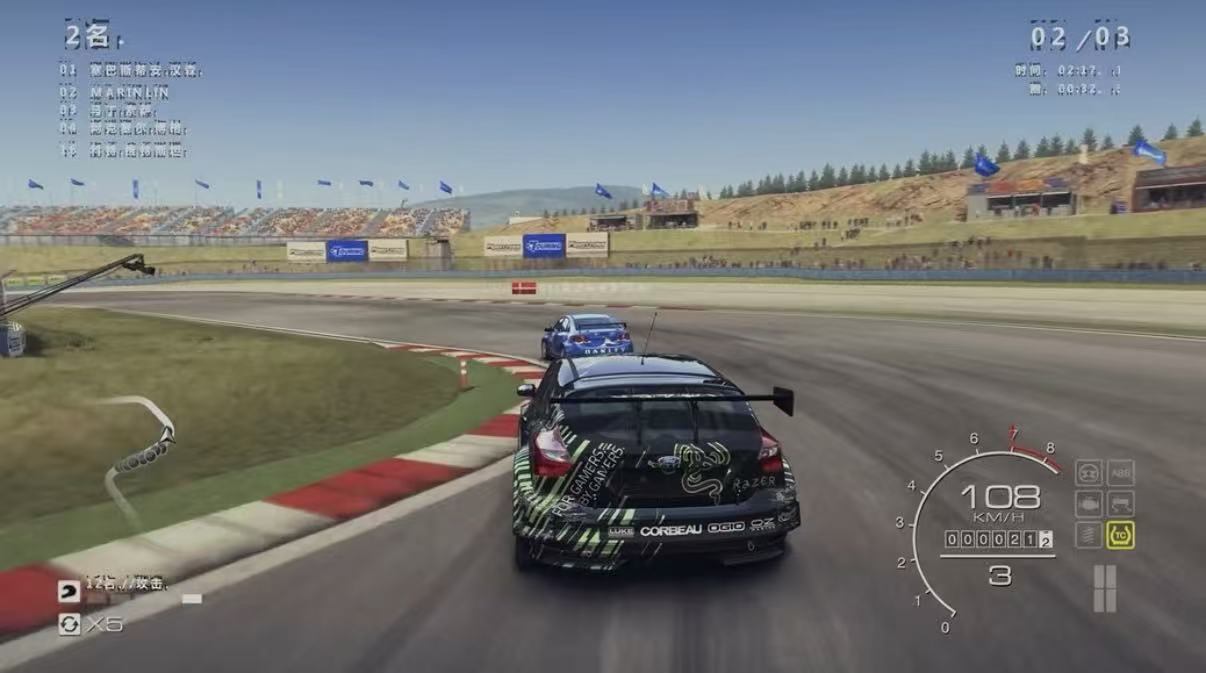
Task: Select the engine damage indicator icon
Action: coord(1088,503)
